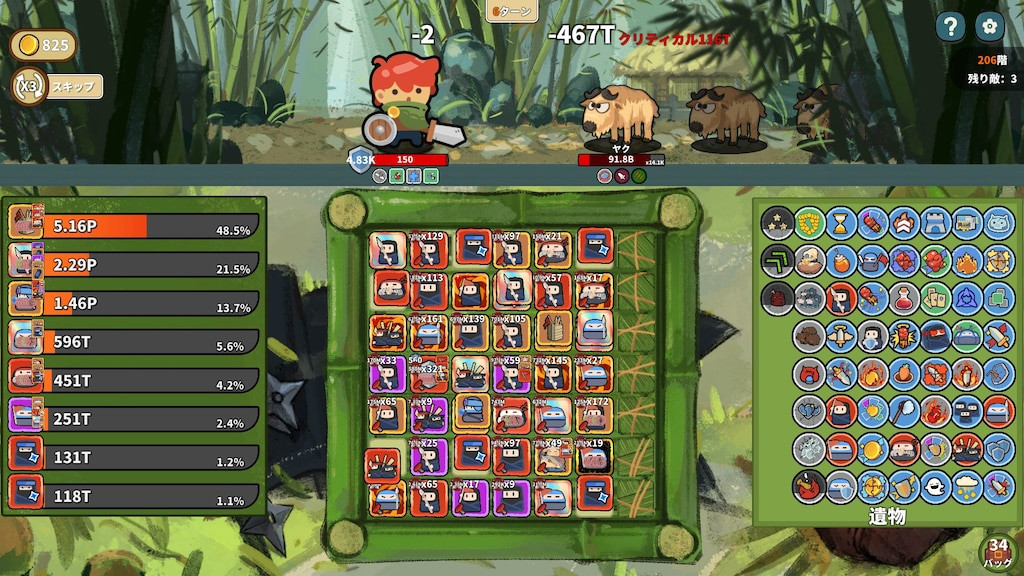
Task: Select the ninja tile marked x129
Action: 429,249
